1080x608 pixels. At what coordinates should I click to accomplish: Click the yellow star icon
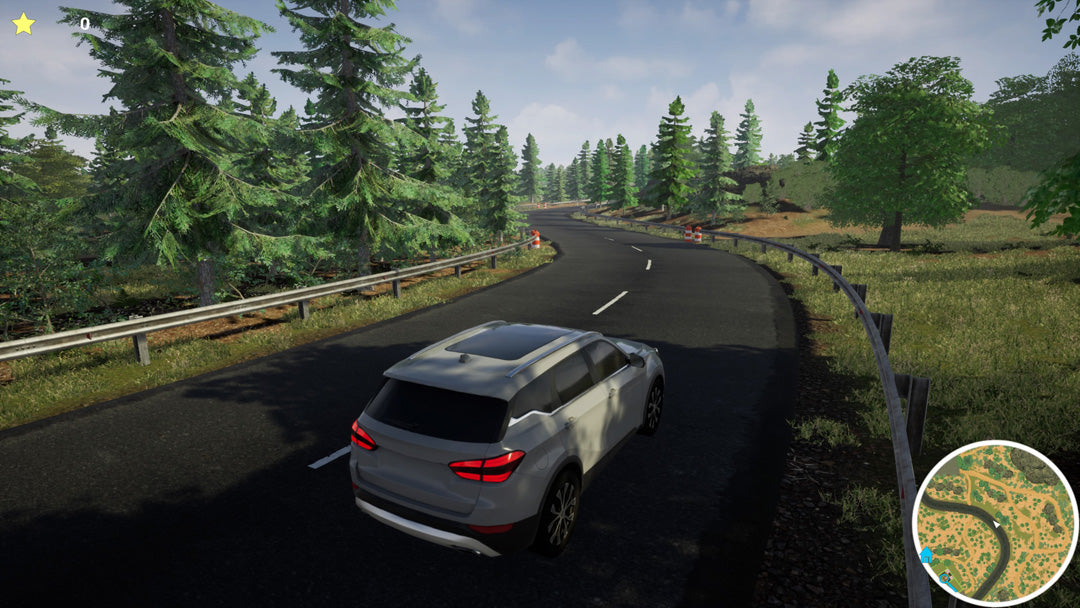tap(23, 23)
